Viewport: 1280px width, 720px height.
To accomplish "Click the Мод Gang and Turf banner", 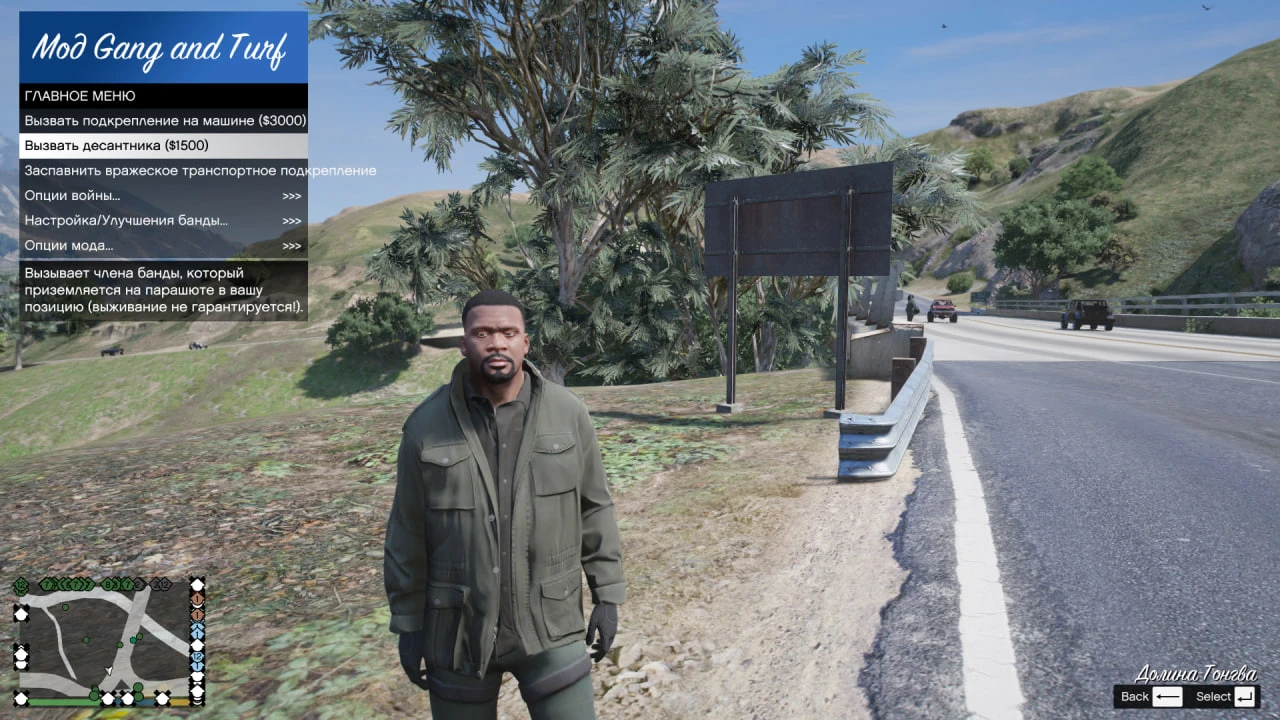I will point(160,45).
